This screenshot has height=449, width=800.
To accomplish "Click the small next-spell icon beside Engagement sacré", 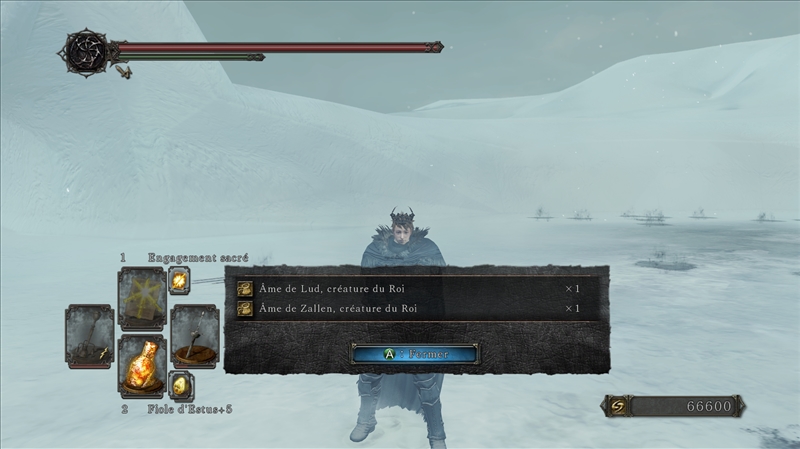I will coord(180,281).
